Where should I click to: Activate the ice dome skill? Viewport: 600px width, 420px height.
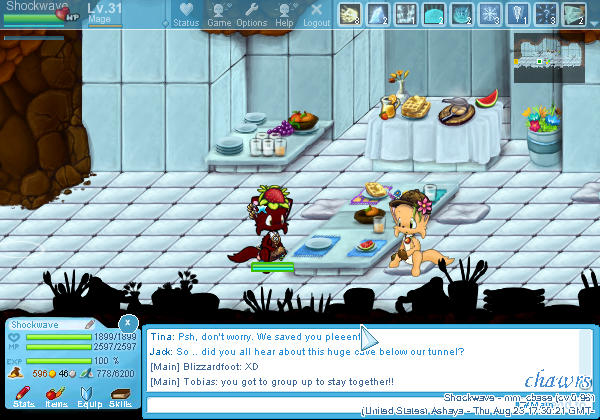coord(435,13)
